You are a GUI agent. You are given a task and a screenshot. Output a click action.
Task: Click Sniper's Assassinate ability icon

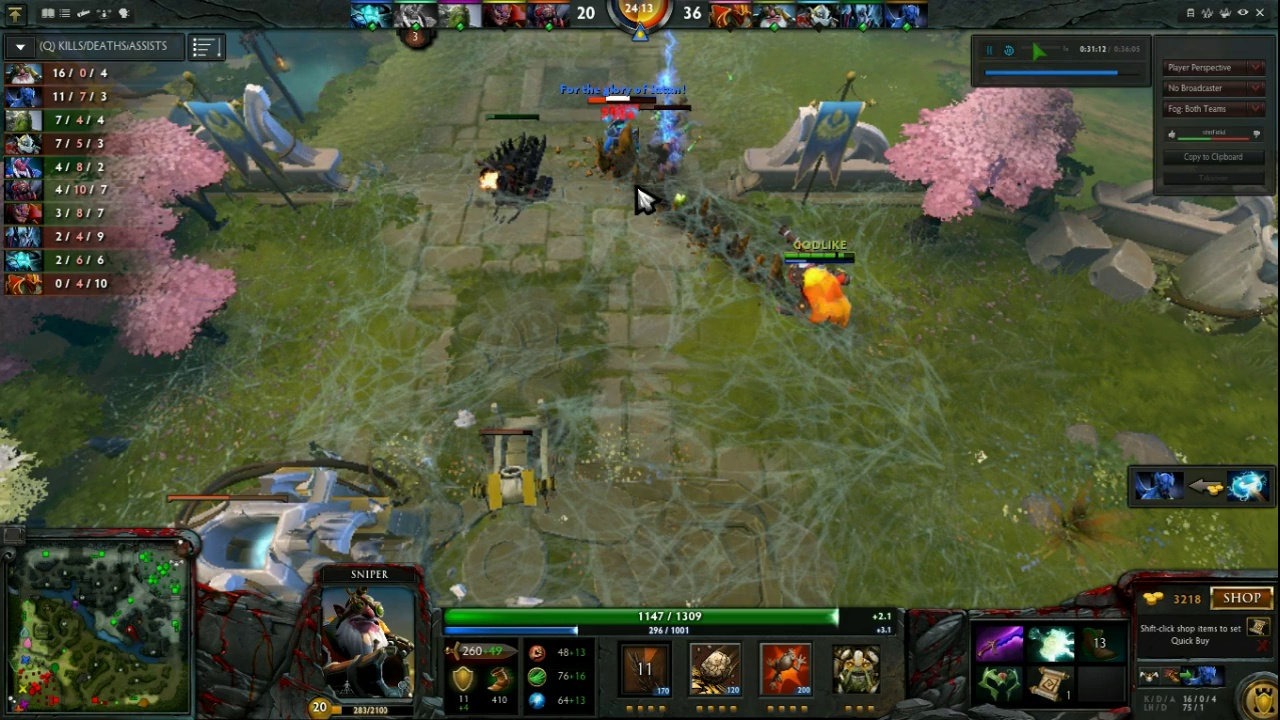pyautogui.click(x=855, y=670)
